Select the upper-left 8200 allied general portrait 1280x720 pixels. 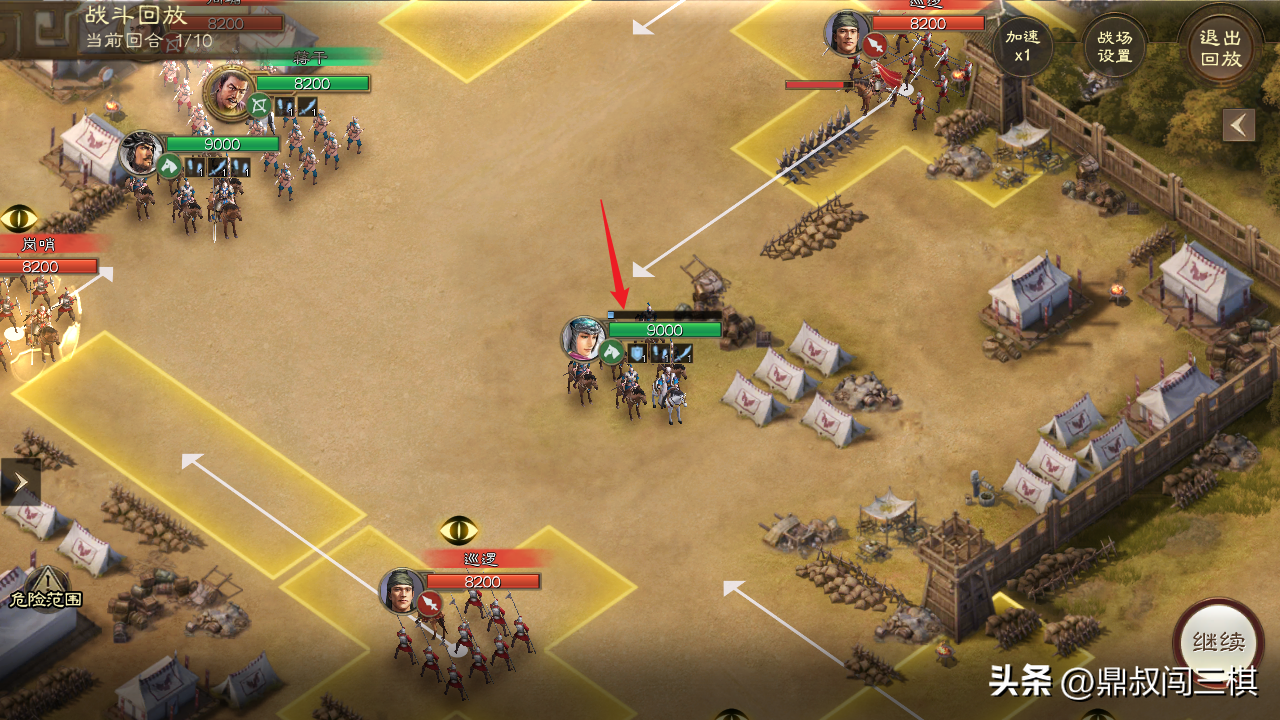pos(228,92)
